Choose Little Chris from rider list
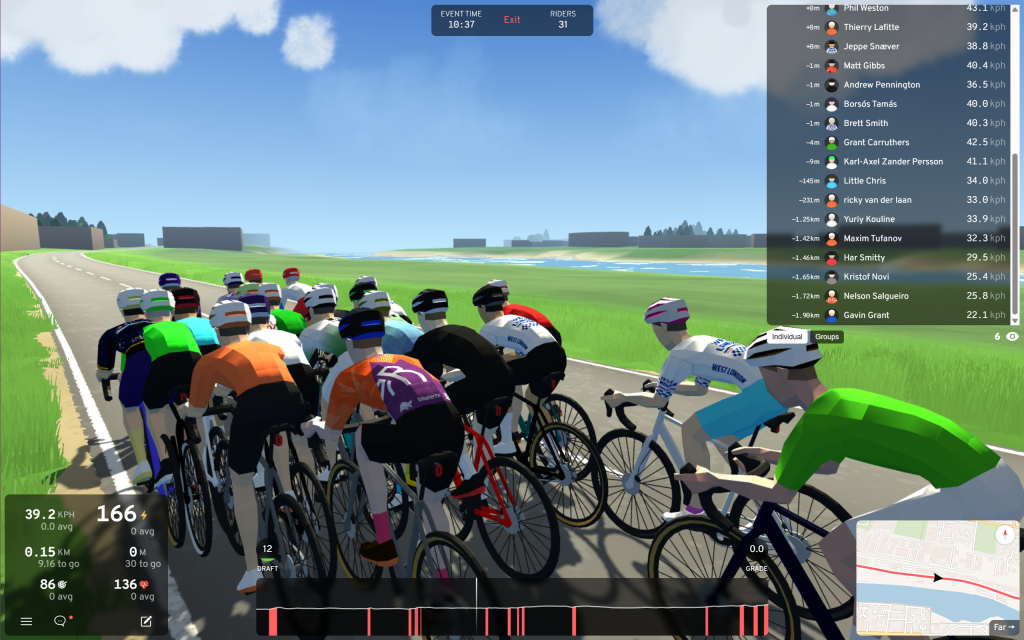 [x=864, y=181]
